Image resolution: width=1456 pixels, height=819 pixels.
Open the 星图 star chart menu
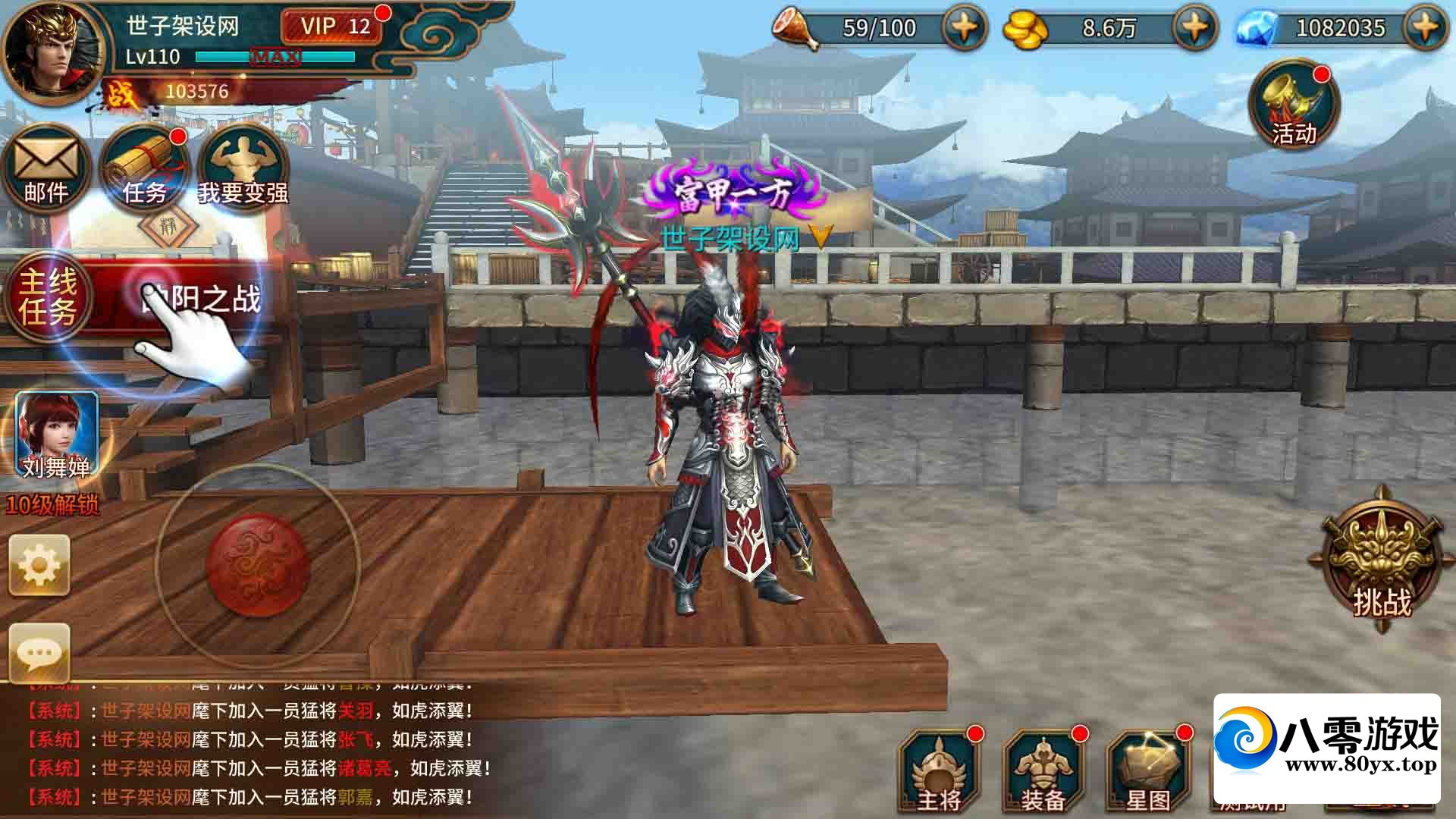(1148, 773)
